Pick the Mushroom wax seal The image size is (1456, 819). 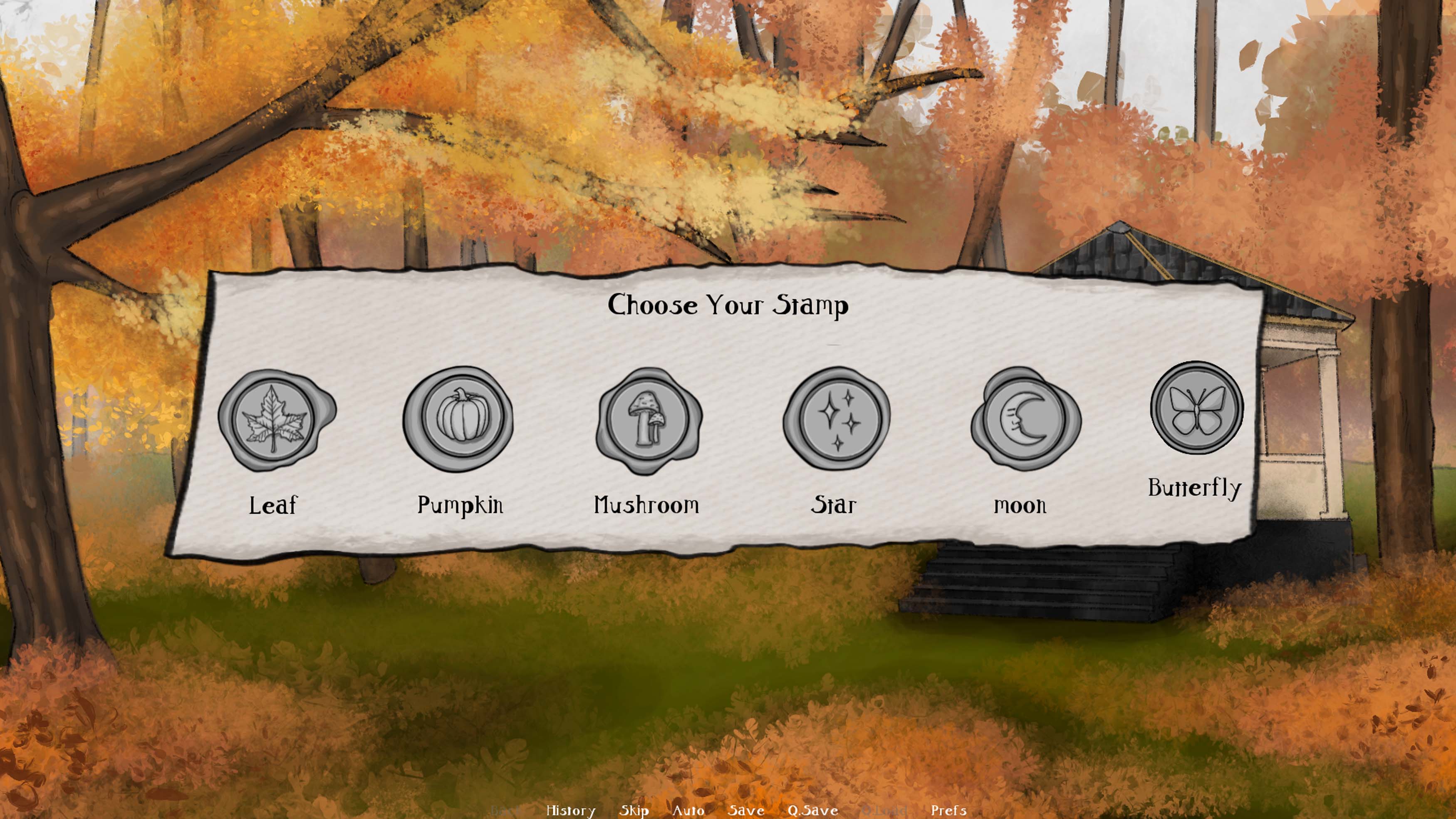[x=648, y=419]
